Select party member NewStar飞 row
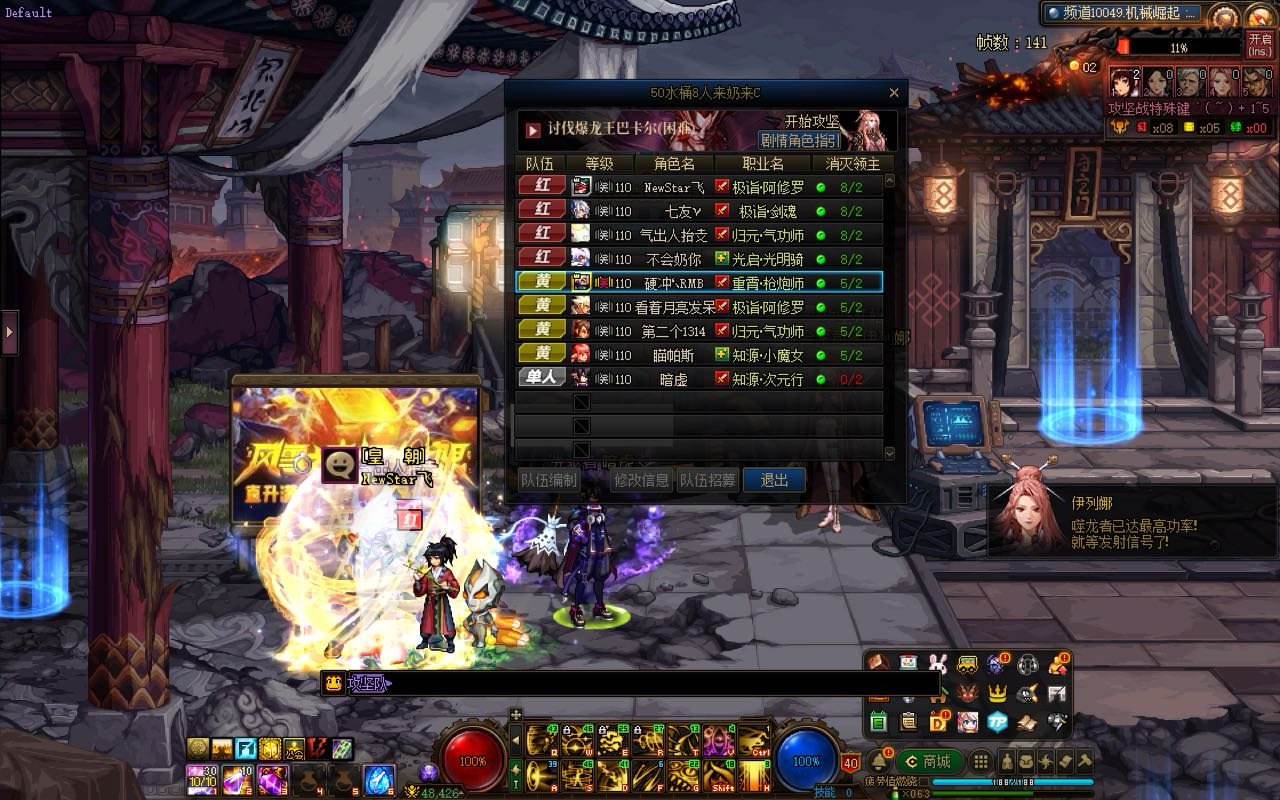1280x800 pixels. pyautogui.click(x=698, y=186)
